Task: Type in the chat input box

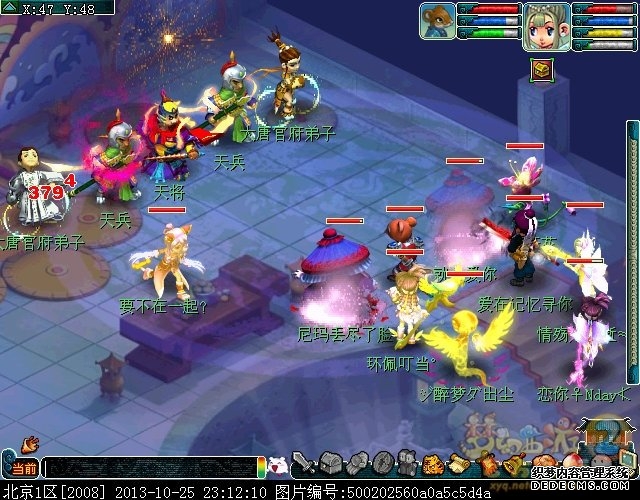Action: 150,467
